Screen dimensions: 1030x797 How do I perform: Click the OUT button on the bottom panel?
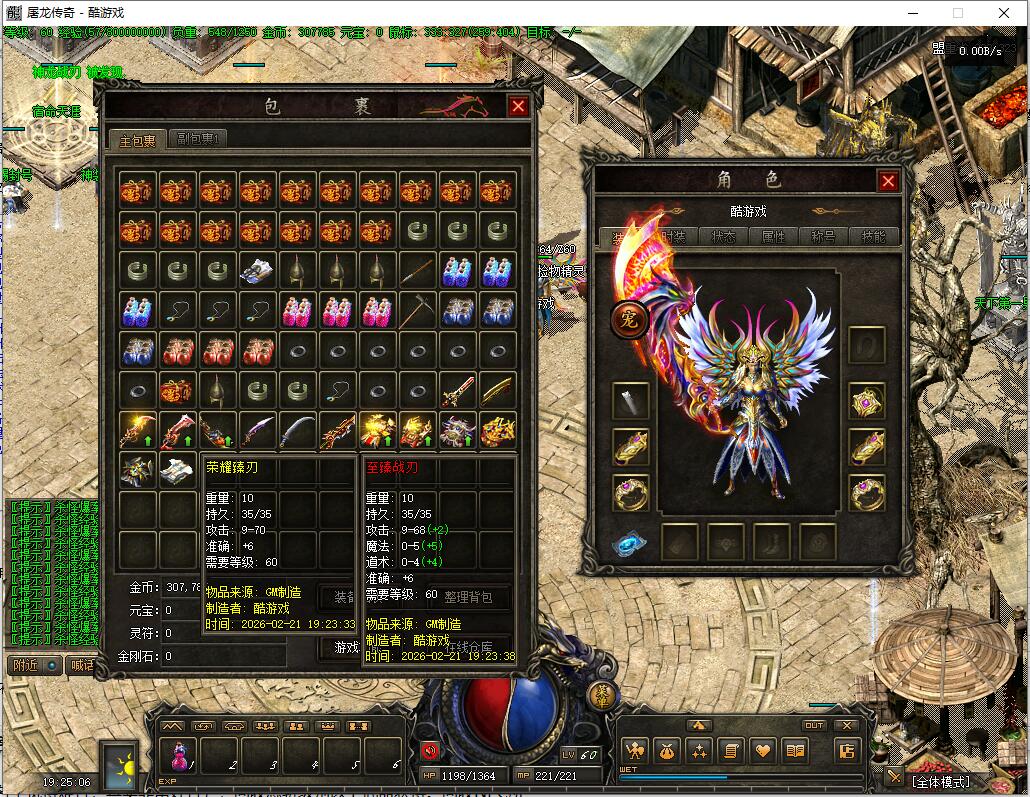815,725
